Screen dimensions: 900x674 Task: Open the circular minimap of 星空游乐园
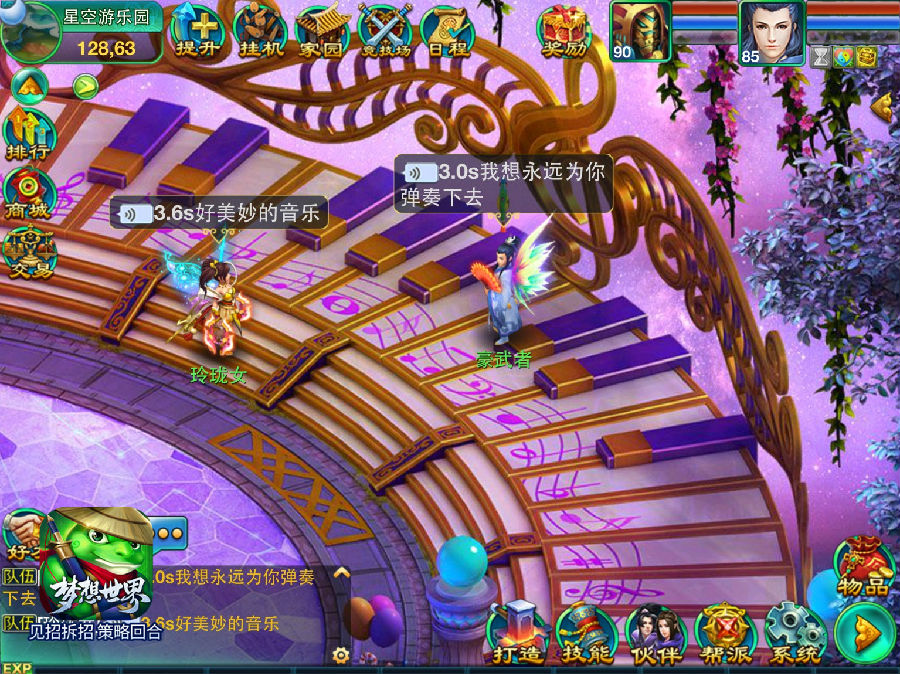tap(28, 30)
